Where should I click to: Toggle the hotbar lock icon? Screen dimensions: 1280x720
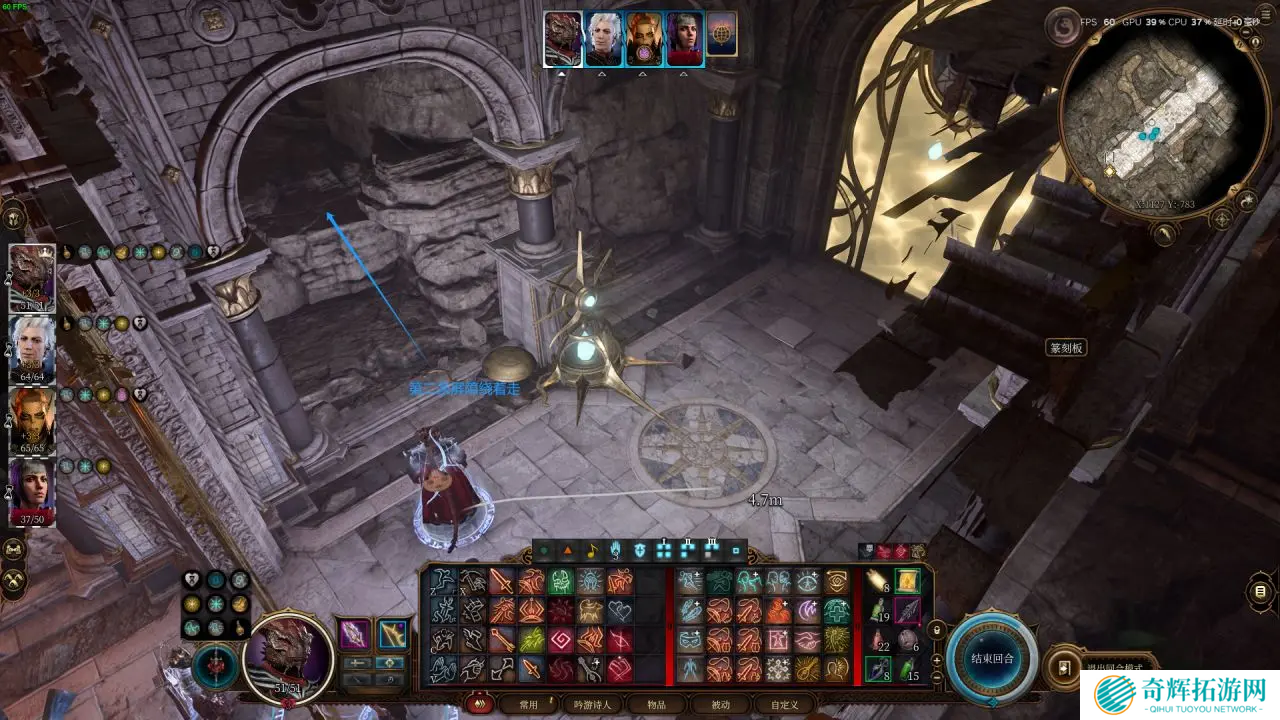point(936,630)
